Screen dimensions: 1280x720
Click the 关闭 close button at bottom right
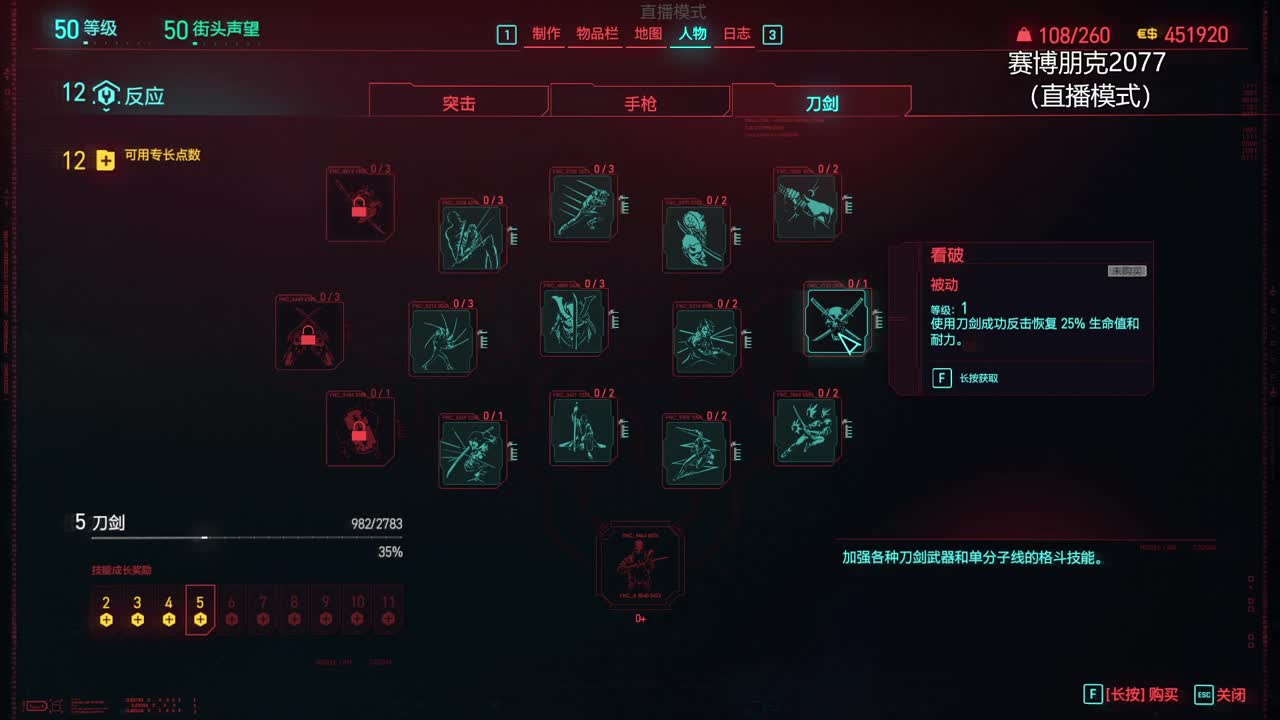1234,694
